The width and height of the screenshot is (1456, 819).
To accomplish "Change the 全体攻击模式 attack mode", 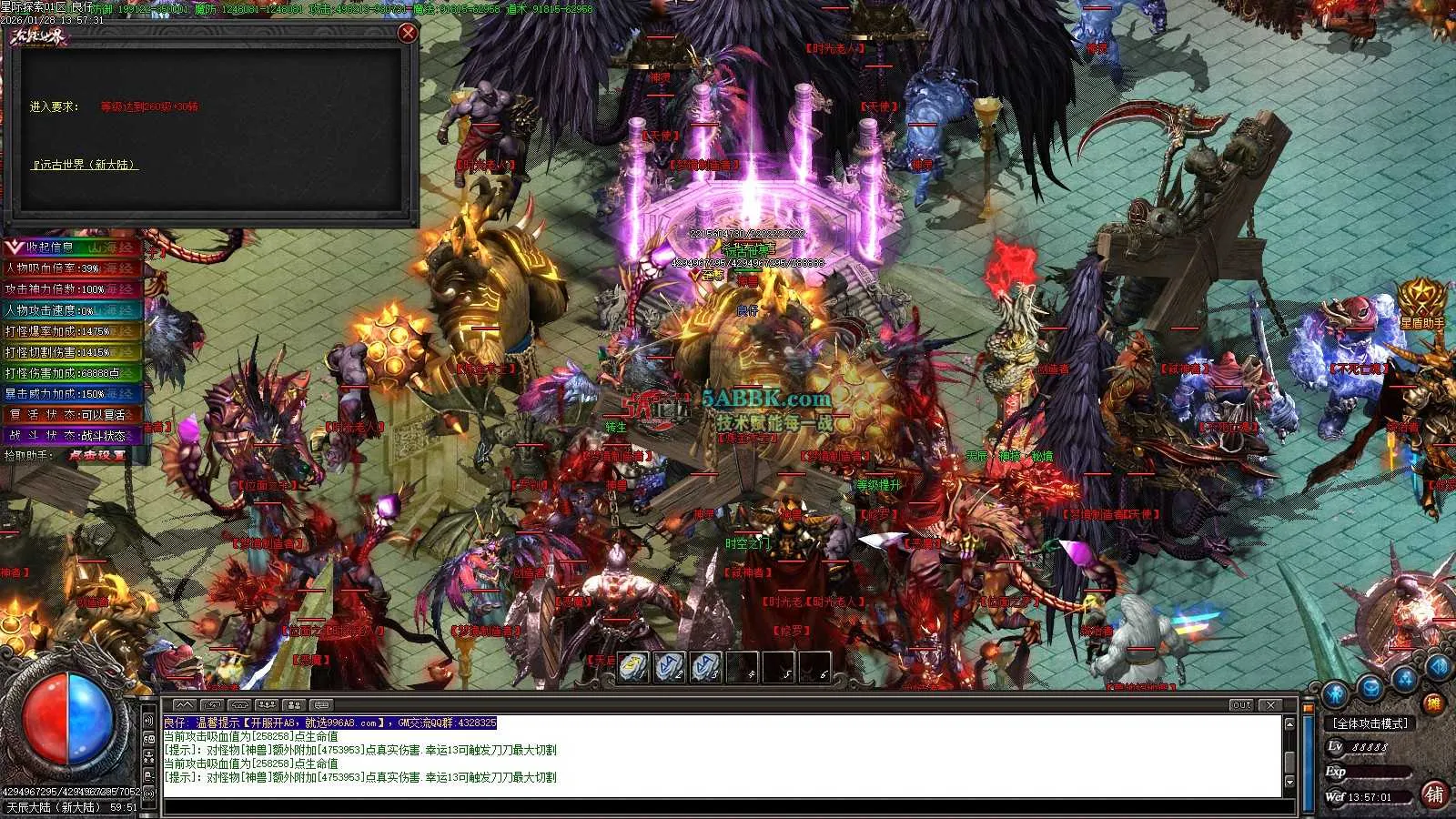I will (1370, 723).
